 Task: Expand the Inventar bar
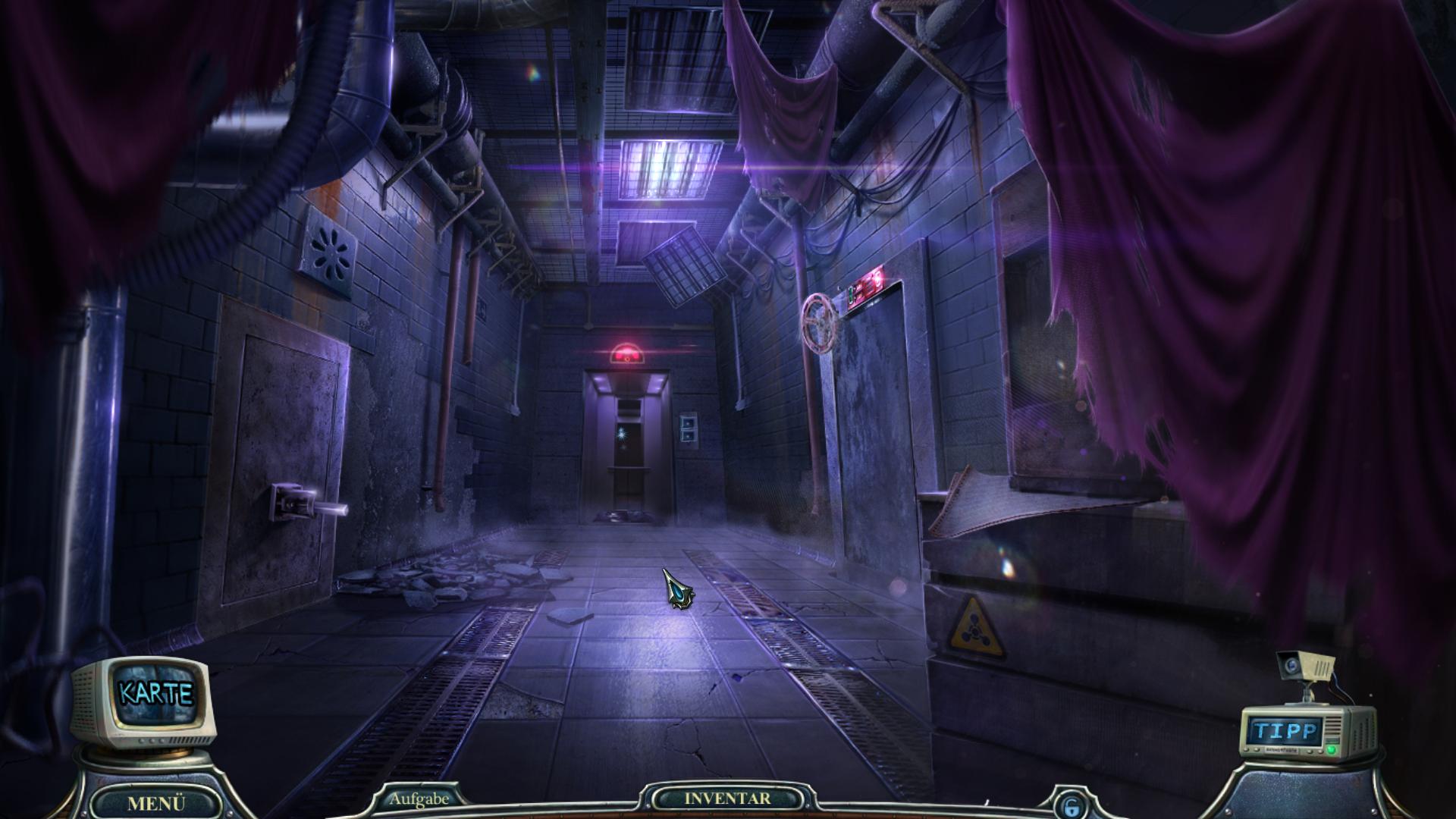click(727, 799)
